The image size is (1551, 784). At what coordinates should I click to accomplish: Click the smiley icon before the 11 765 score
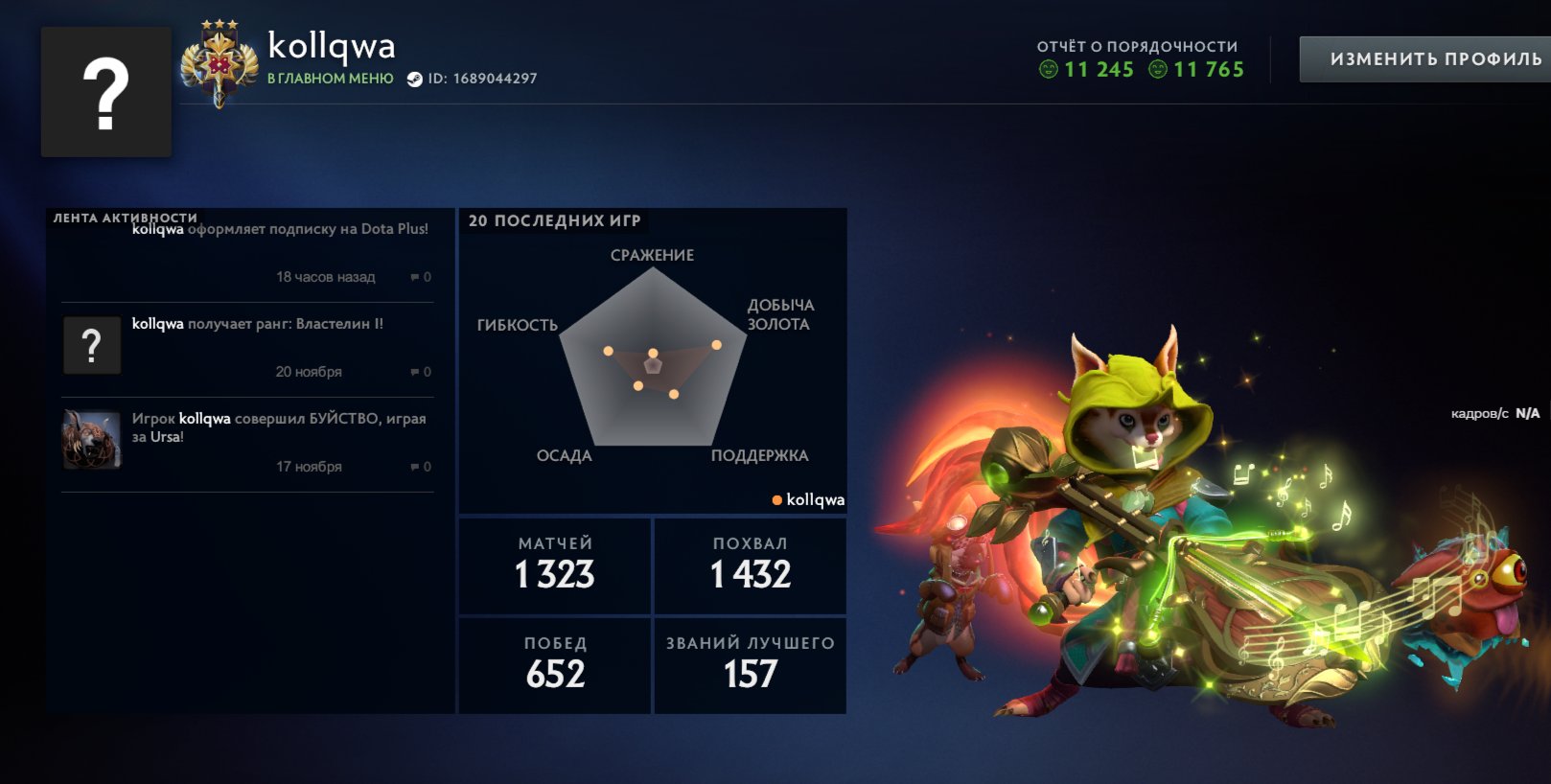1158,69
